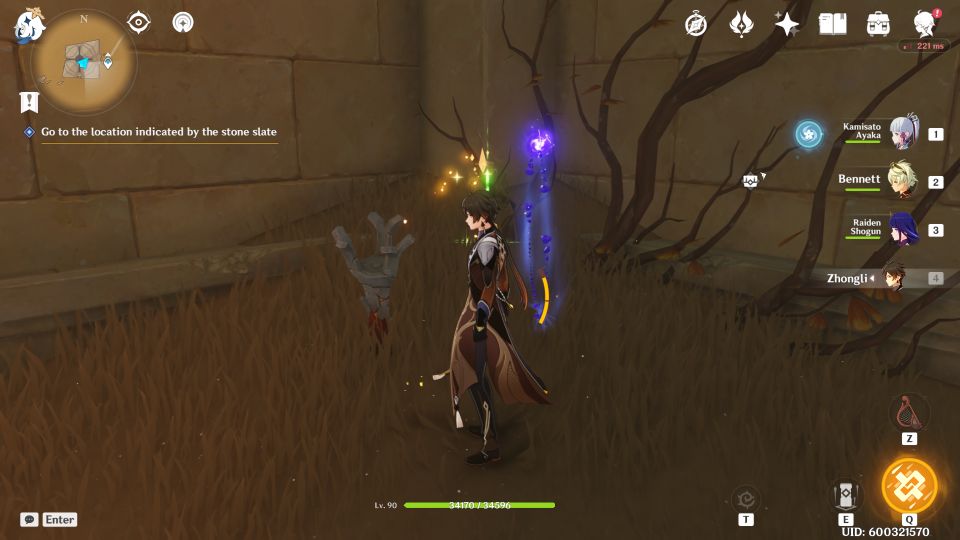
Task: Open the chat box
Action: click(x=30, y=519)
